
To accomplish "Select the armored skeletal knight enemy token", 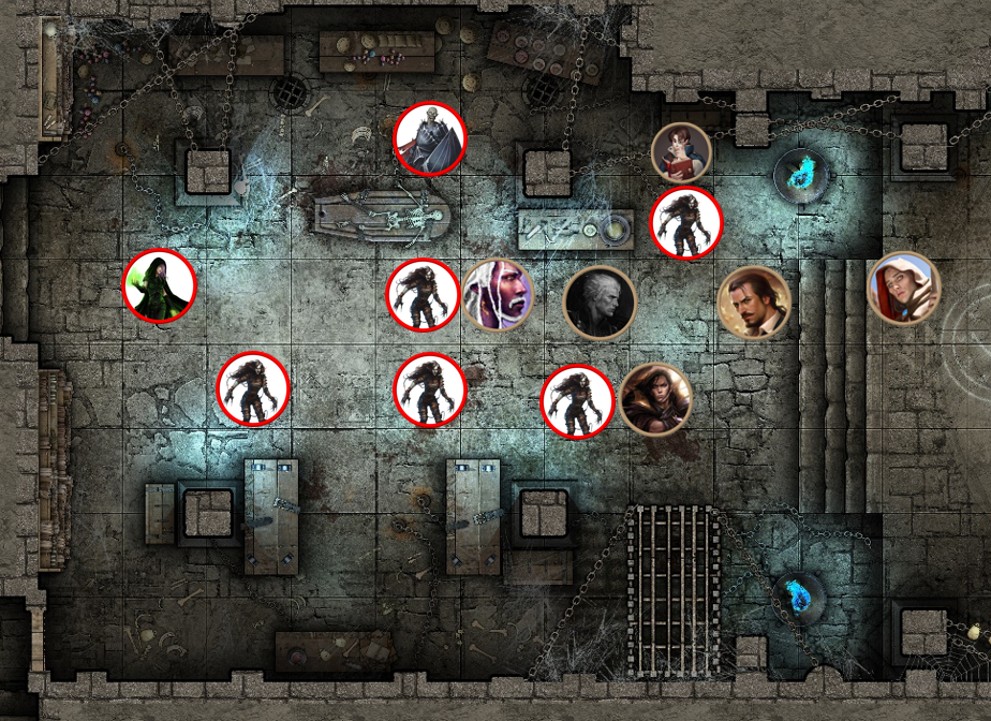I will [x=430, y=139].
